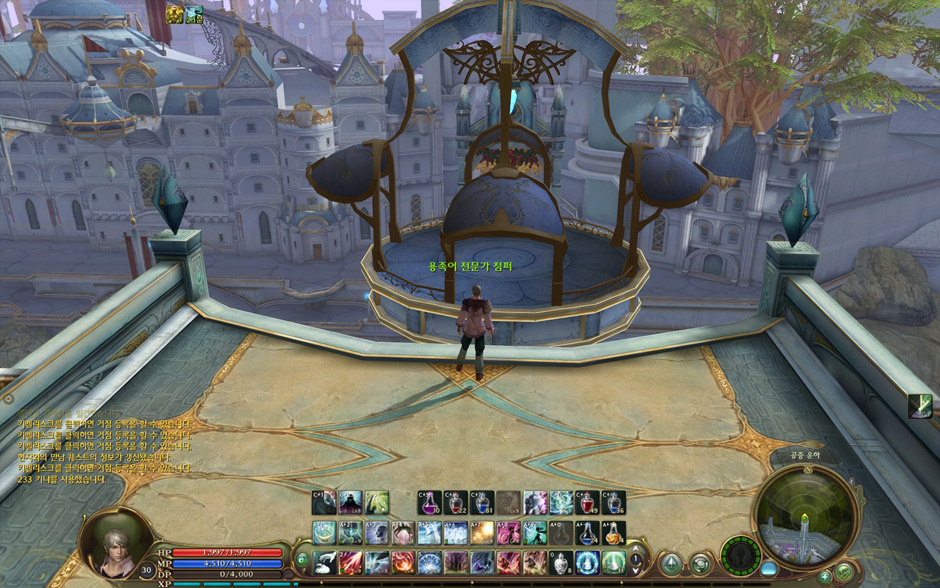Use the purple potion with 10 charges

click(429, 502)
